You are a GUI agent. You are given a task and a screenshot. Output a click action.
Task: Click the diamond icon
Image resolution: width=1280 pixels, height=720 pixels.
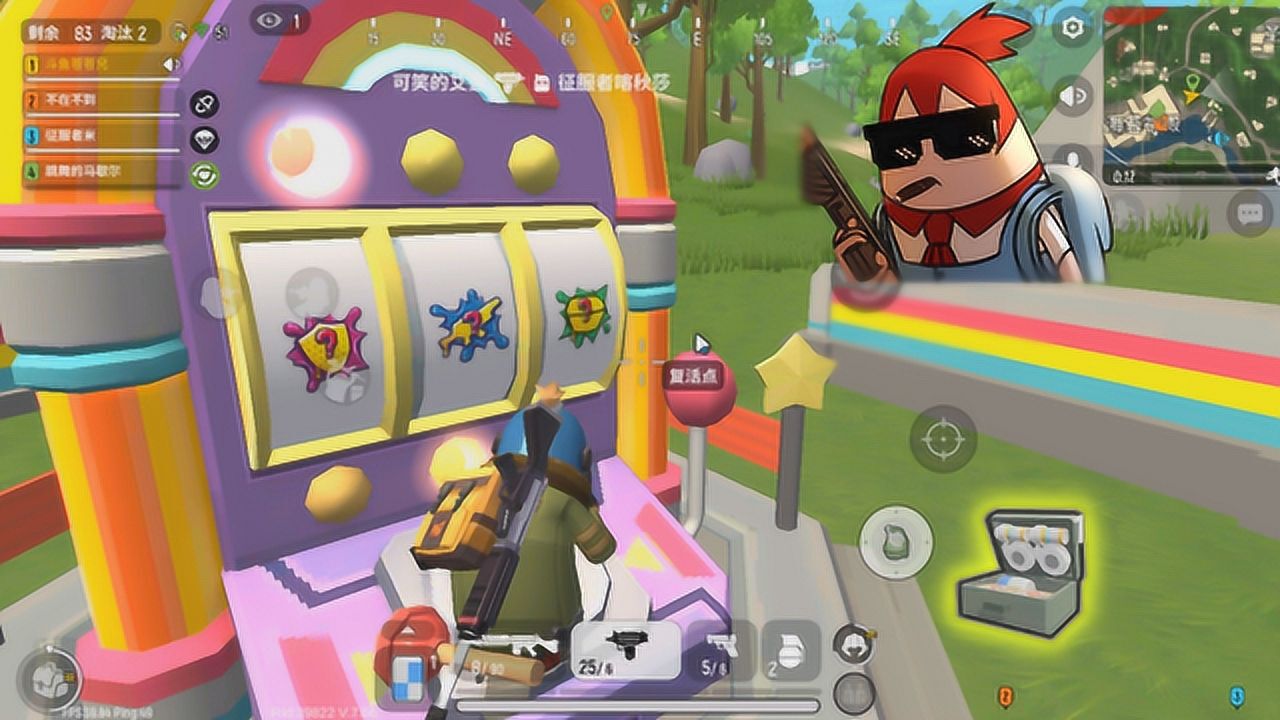205,140
